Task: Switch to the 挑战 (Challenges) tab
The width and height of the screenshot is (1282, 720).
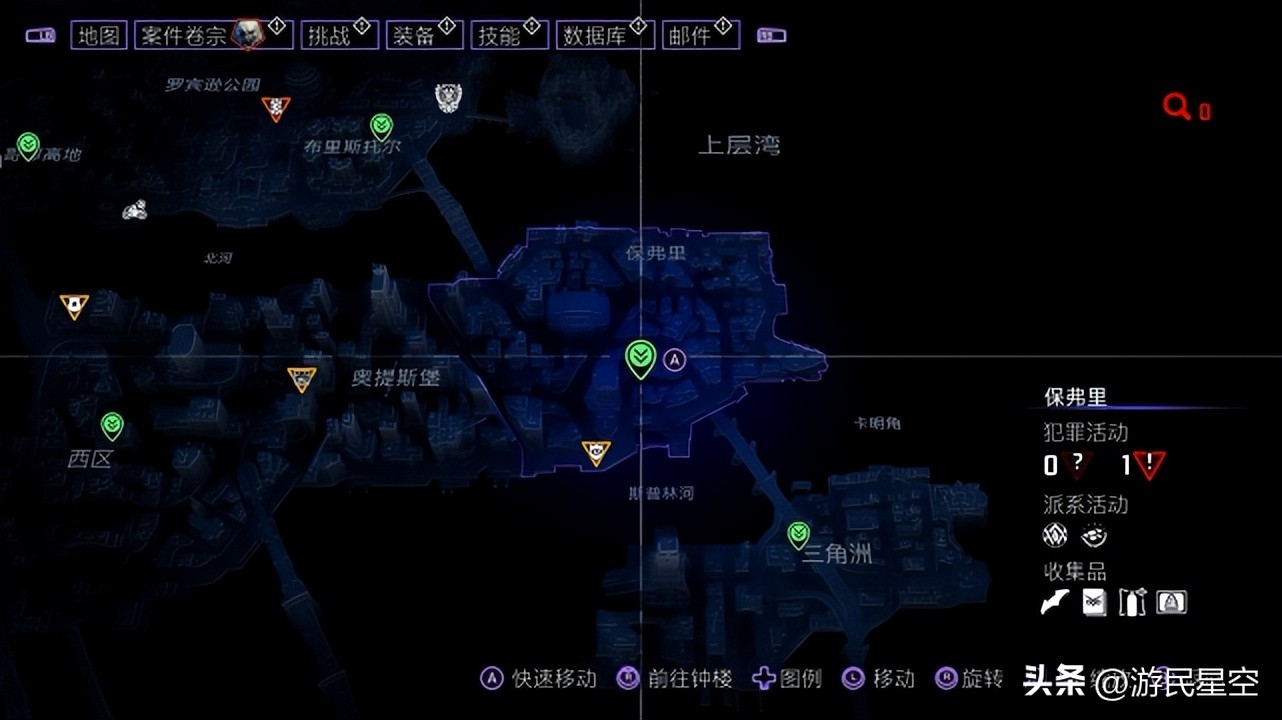Action: (x=339, y=33)
